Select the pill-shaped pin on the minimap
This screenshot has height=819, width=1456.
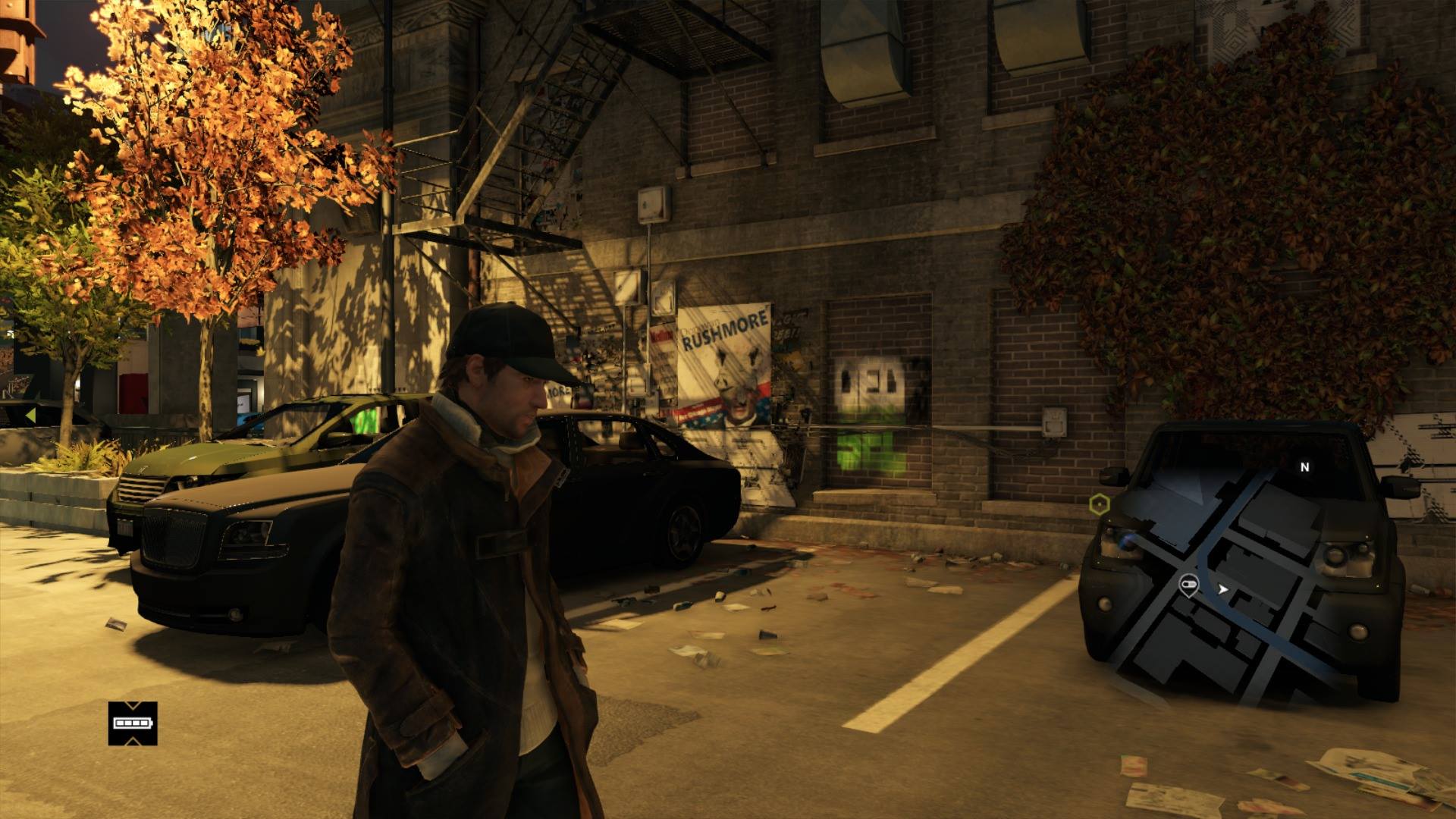click(1188, 585)
